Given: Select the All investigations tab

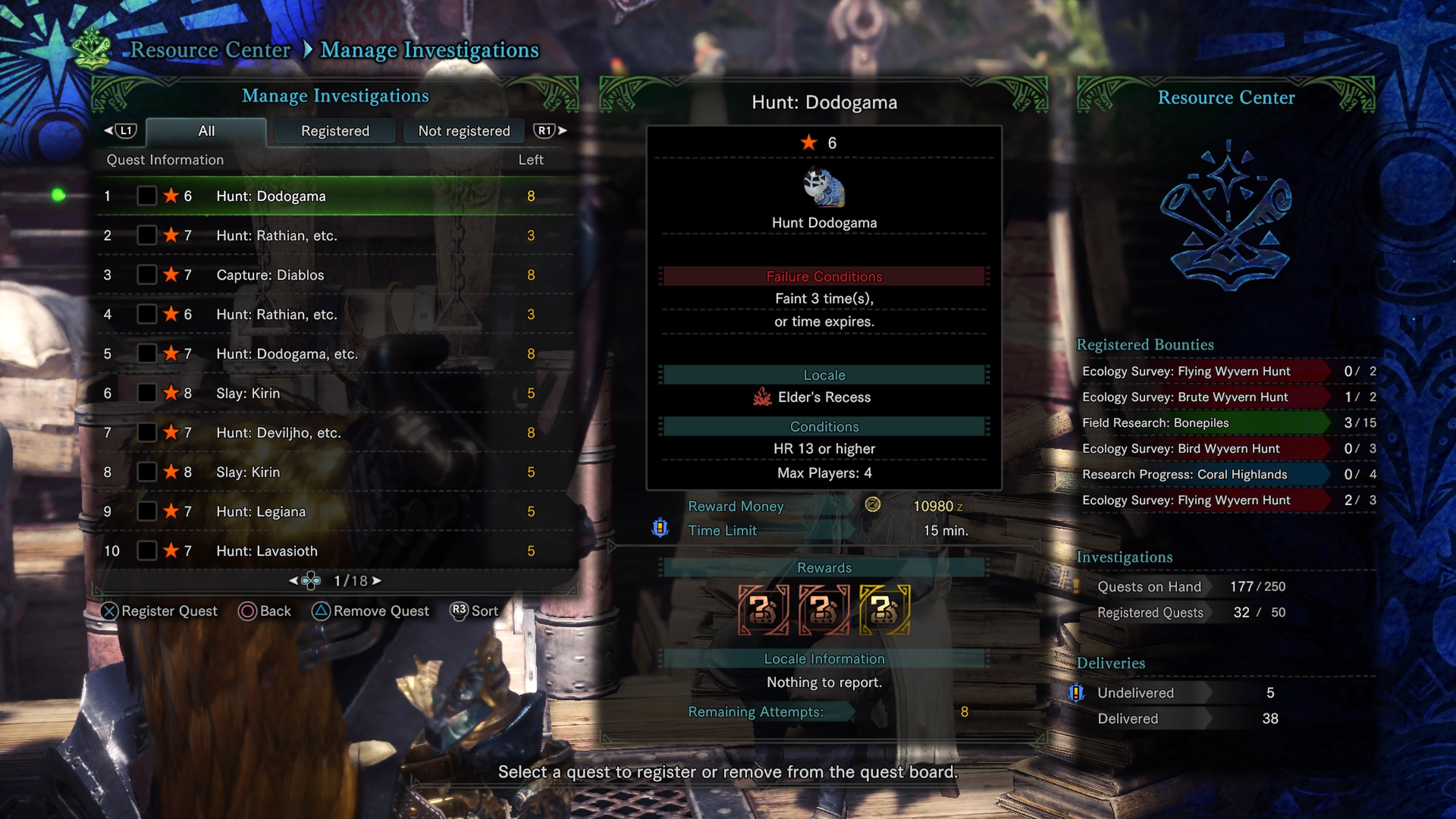Looking at the screenshot, I should tap(206, 130).
